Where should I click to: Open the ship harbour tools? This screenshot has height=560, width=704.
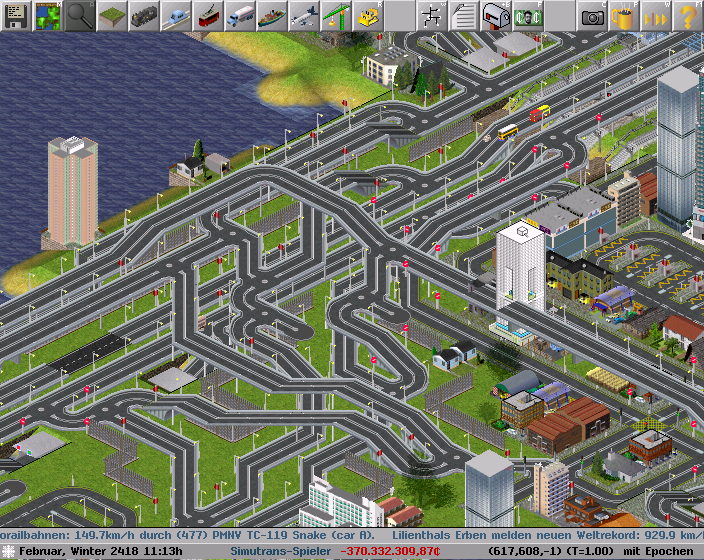pos(272,16)
